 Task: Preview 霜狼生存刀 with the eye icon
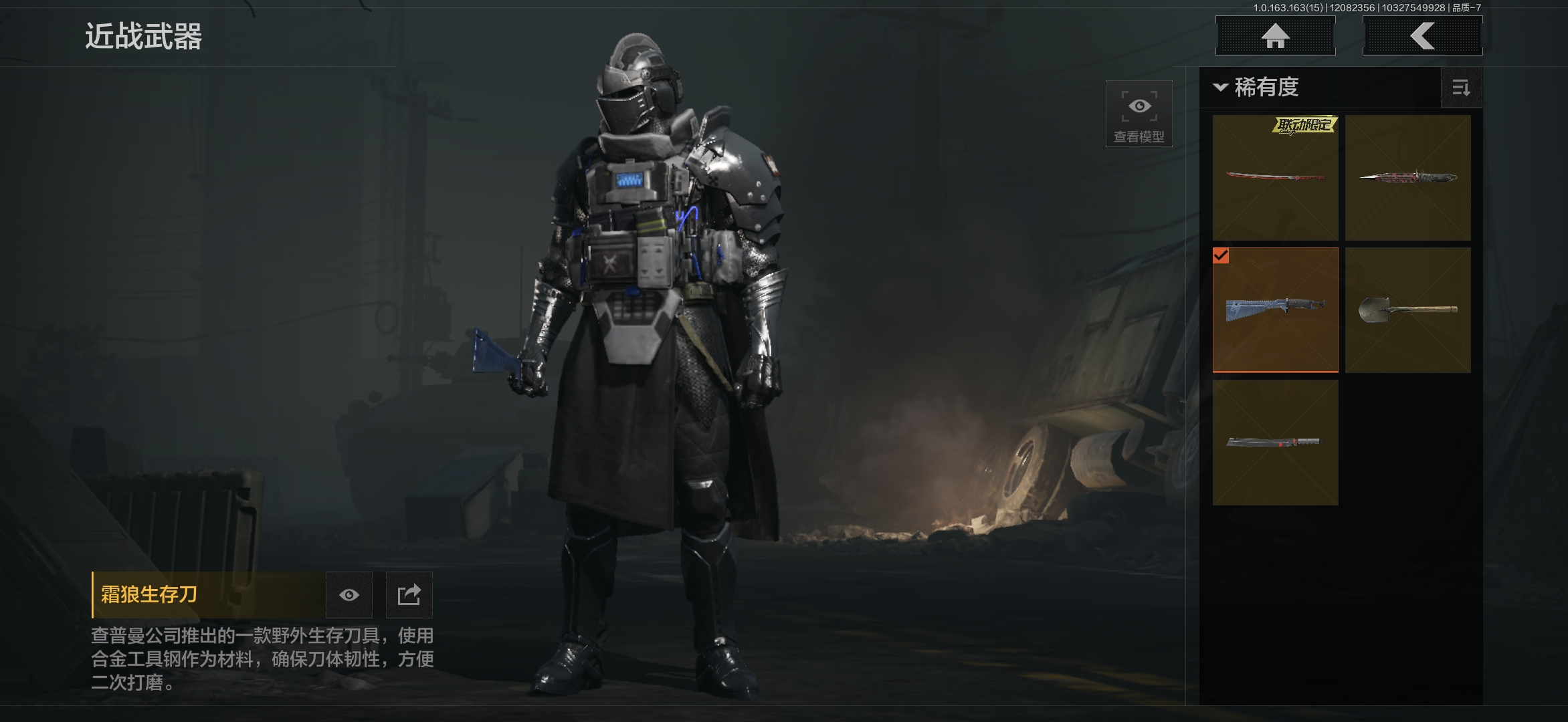[349, 595]
